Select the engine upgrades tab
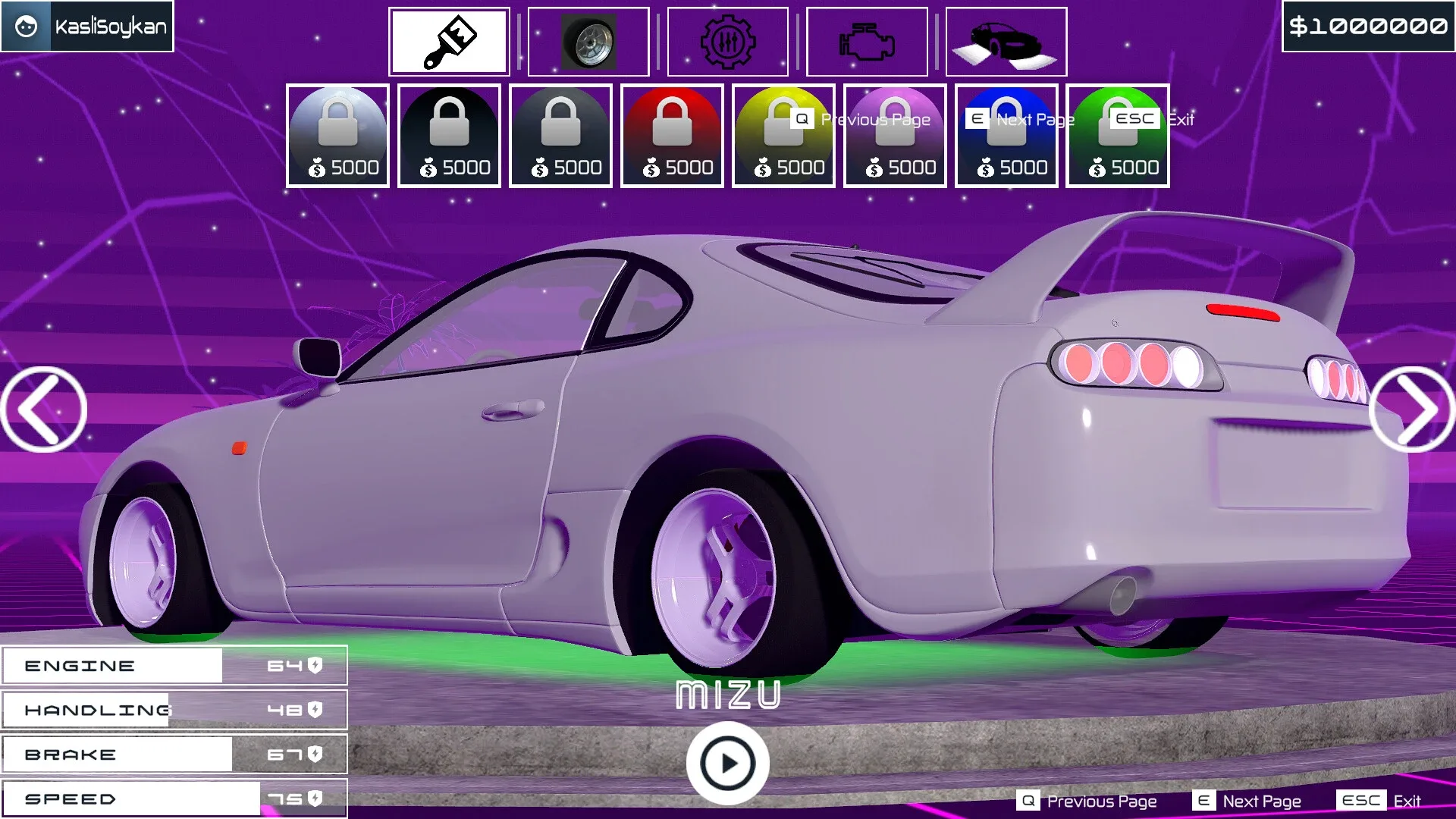Image resolution: width=1456 pixels, height=819 pixels. point(867,41)
